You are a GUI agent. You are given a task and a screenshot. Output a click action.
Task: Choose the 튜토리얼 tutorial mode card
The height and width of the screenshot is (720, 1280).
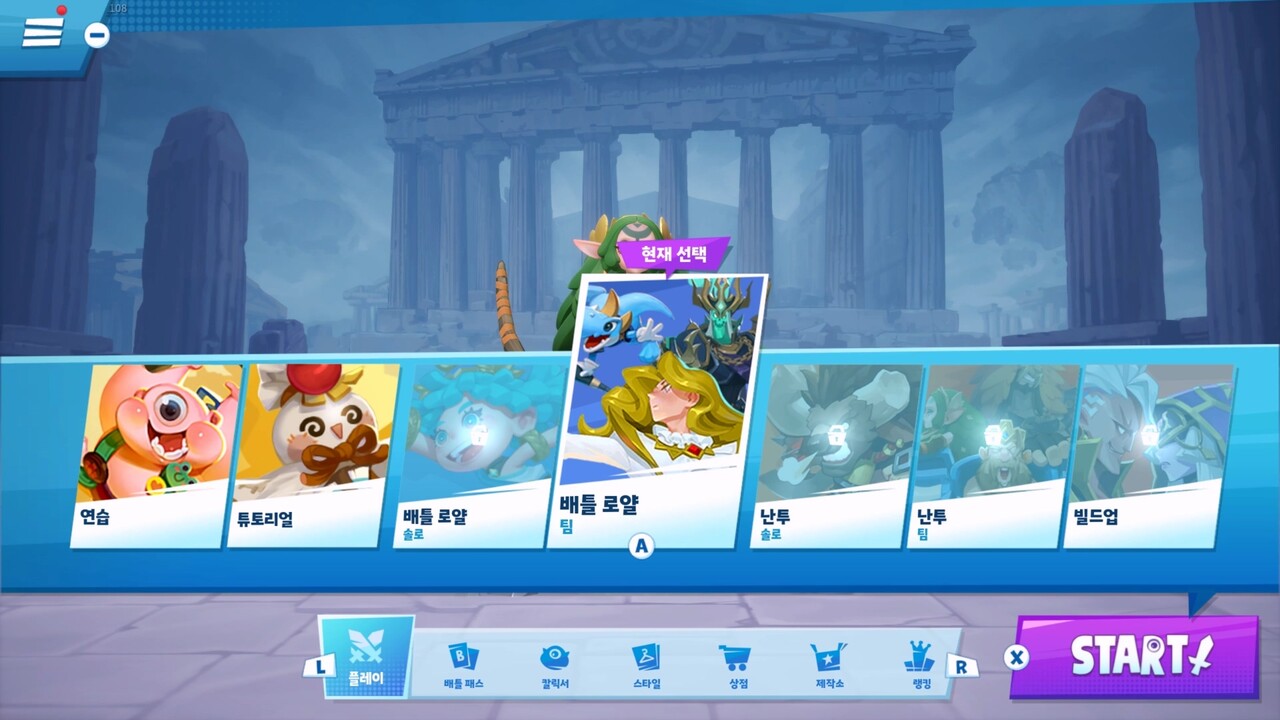(x=312, y=455)
